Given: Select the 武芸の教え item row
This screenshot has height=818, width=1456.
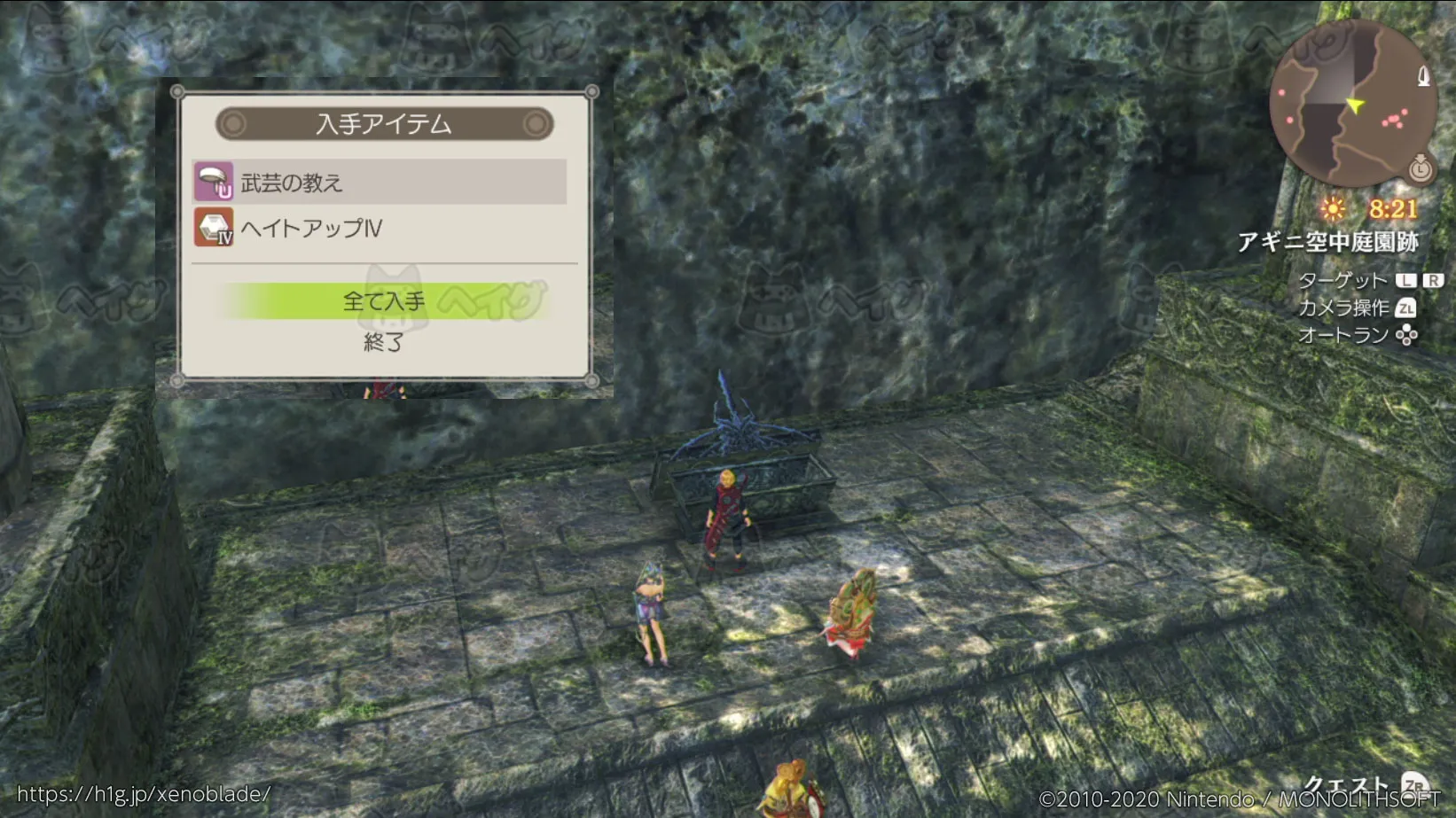Looking at the screenshot, I should click(x=380, y=183).
